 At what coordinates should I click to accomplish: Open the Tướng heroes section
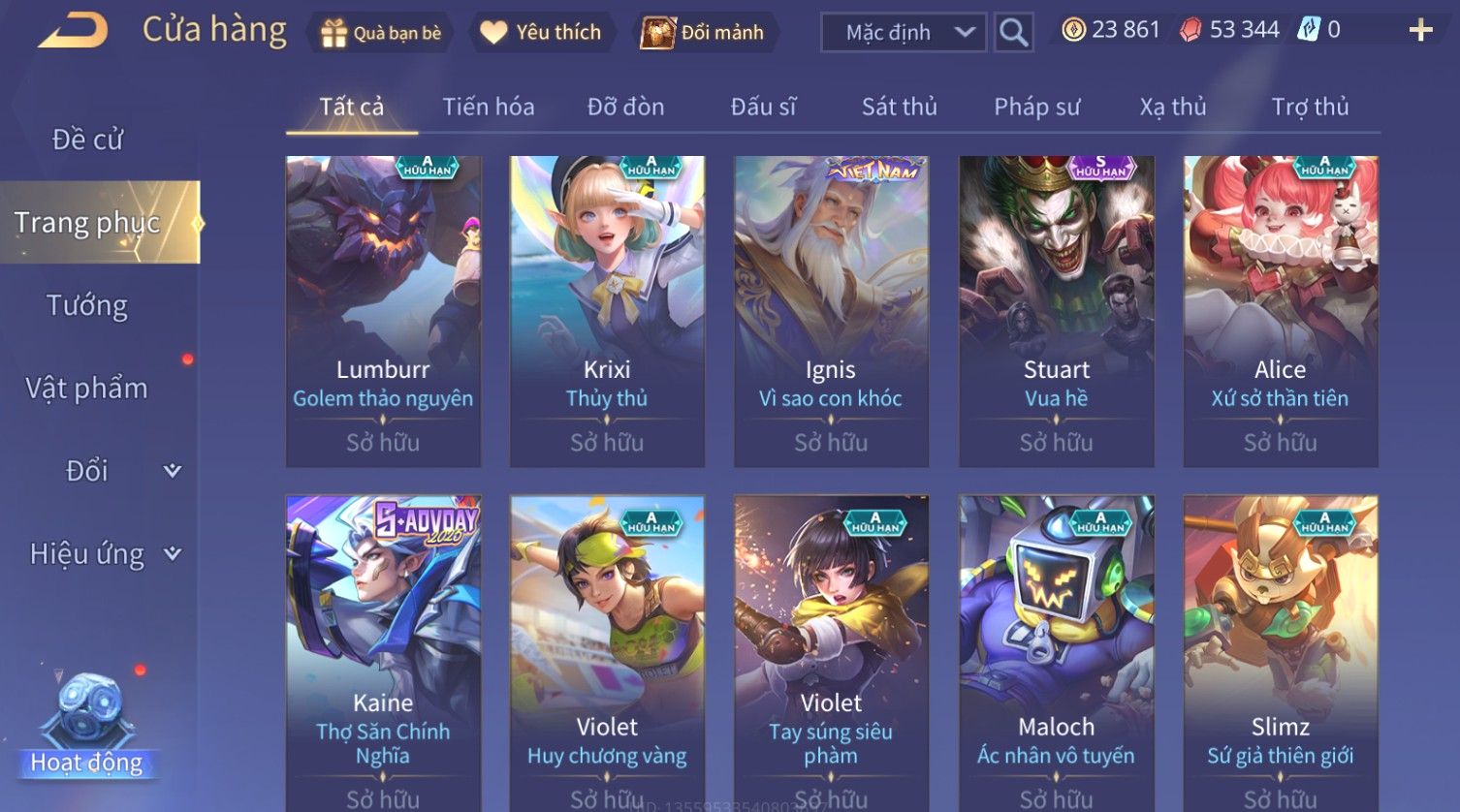coord(87,305)
